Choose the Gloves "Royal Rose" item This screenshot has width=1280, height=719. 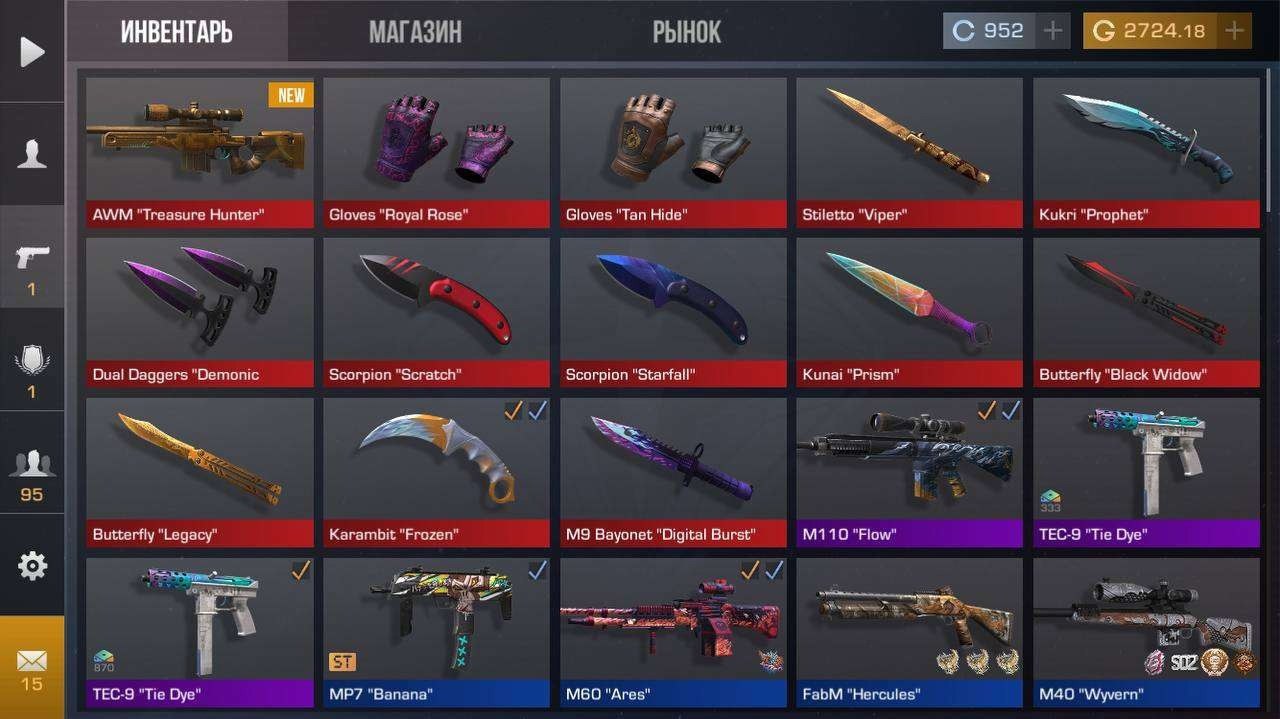[x=436, y=153]
